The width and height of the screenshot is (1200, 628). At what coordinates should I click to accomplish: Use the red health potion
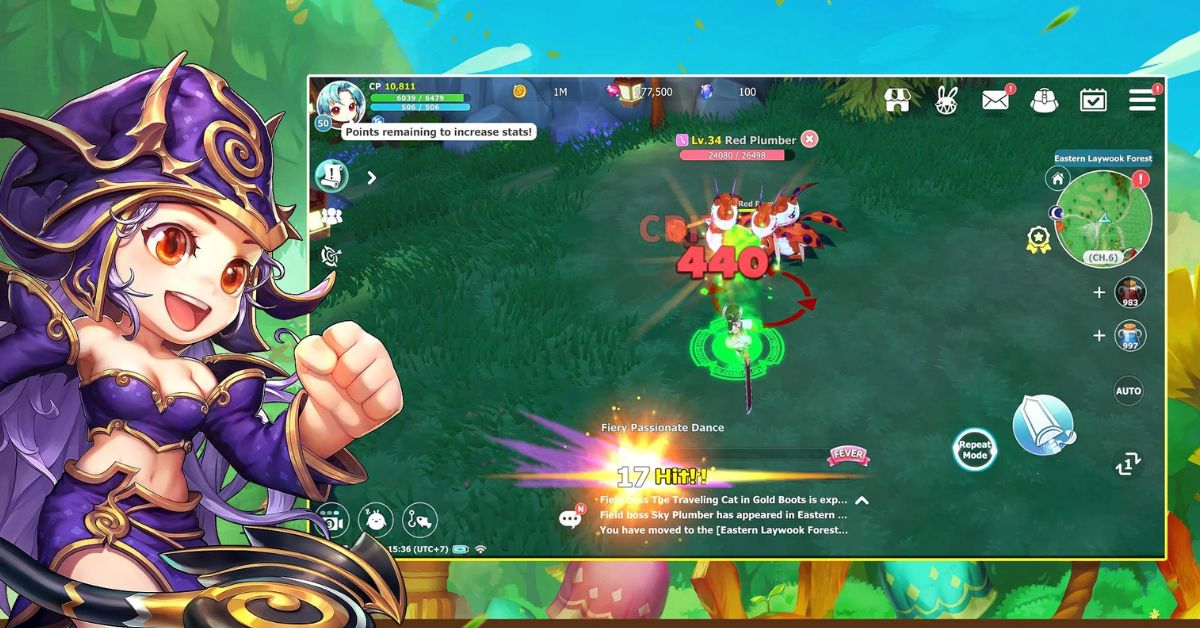tap(1130, 292)
